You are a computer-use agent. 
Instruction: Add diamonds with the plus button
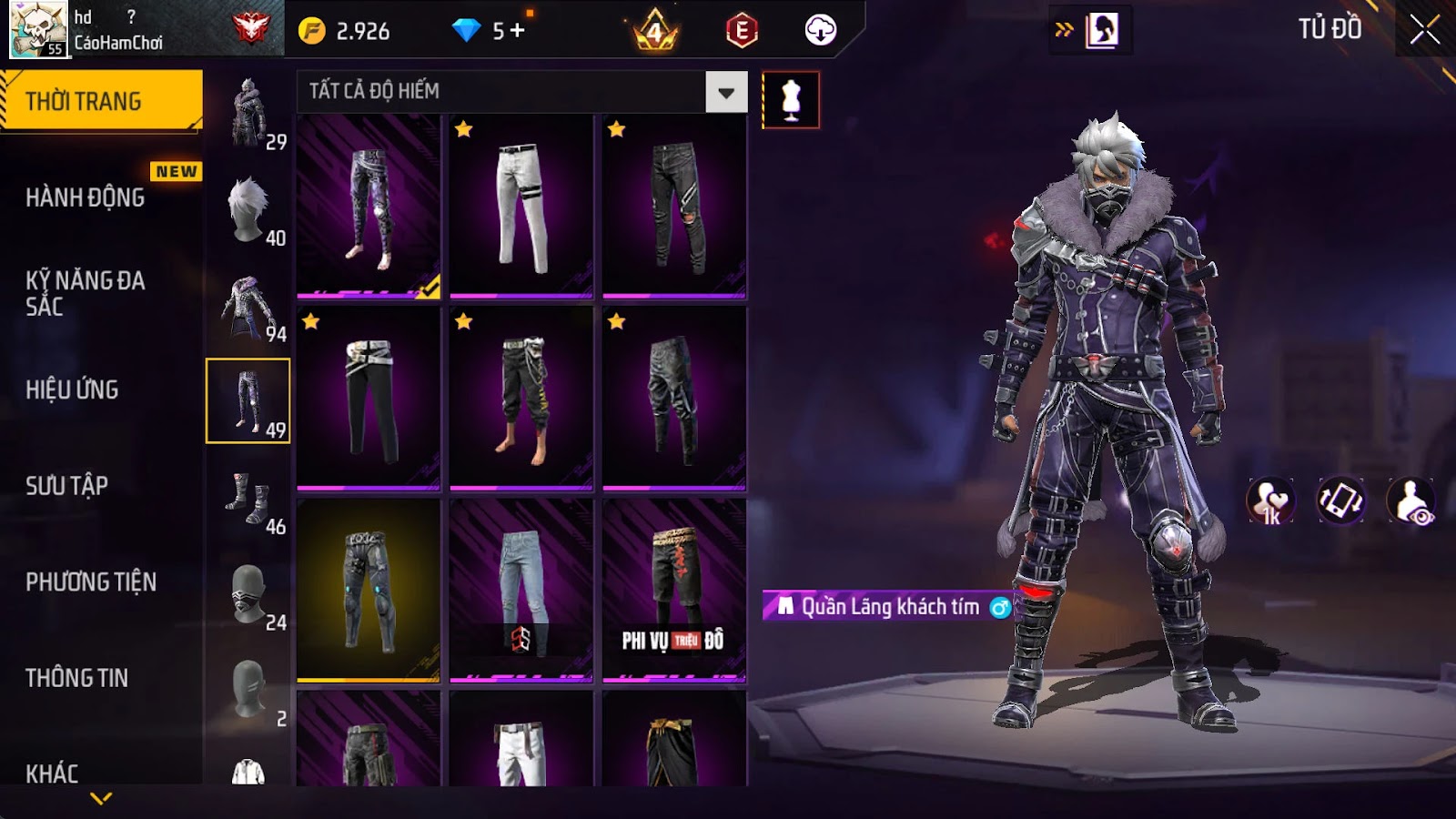coord(517,30)
